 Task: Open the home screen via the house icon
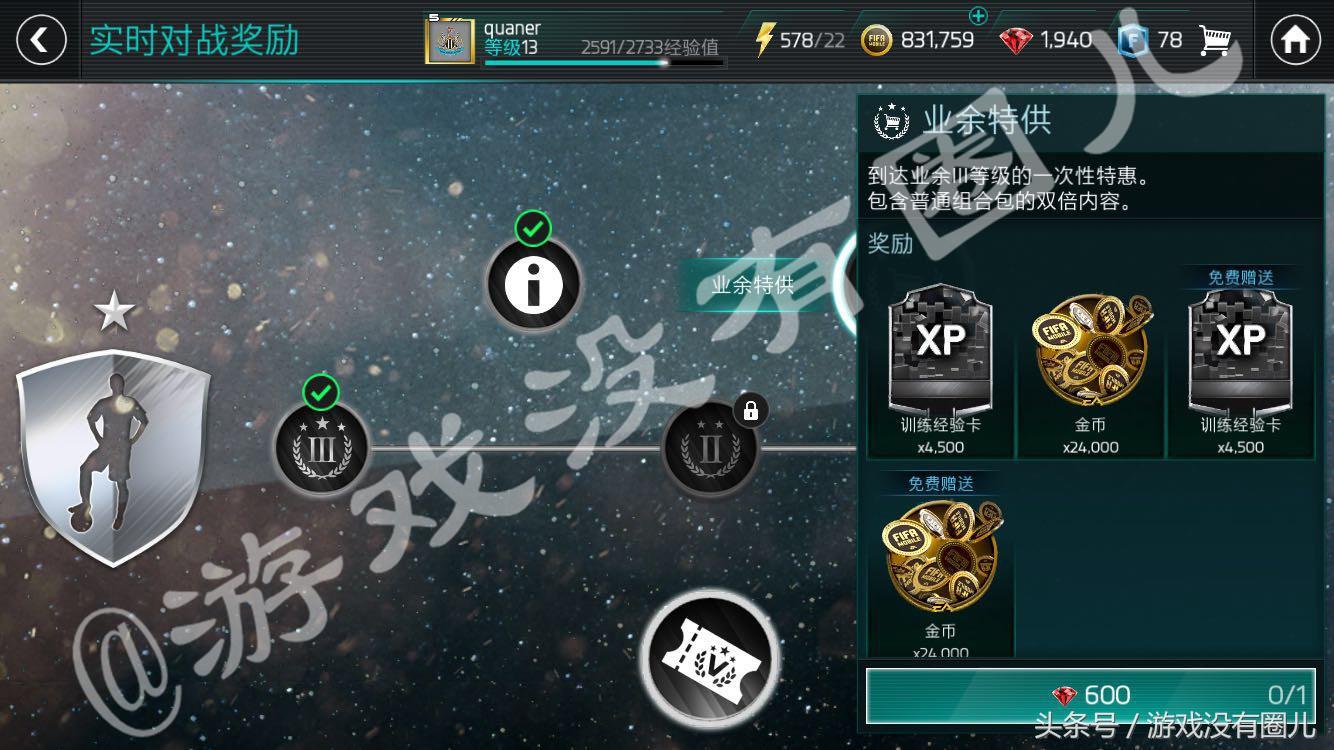tap(1294, 40)
